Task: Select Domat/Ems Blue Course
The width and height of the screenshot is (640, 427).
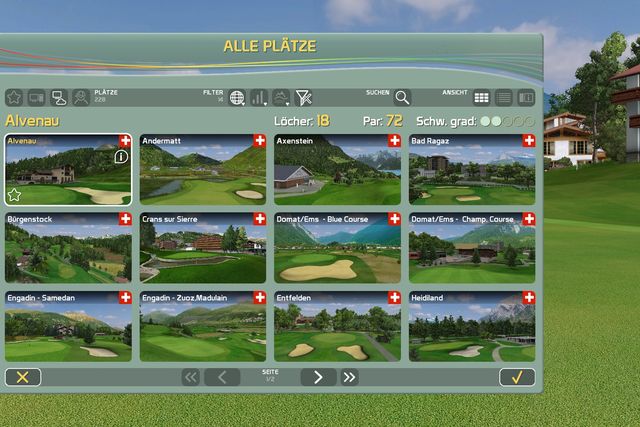Action: click(337, 250)
